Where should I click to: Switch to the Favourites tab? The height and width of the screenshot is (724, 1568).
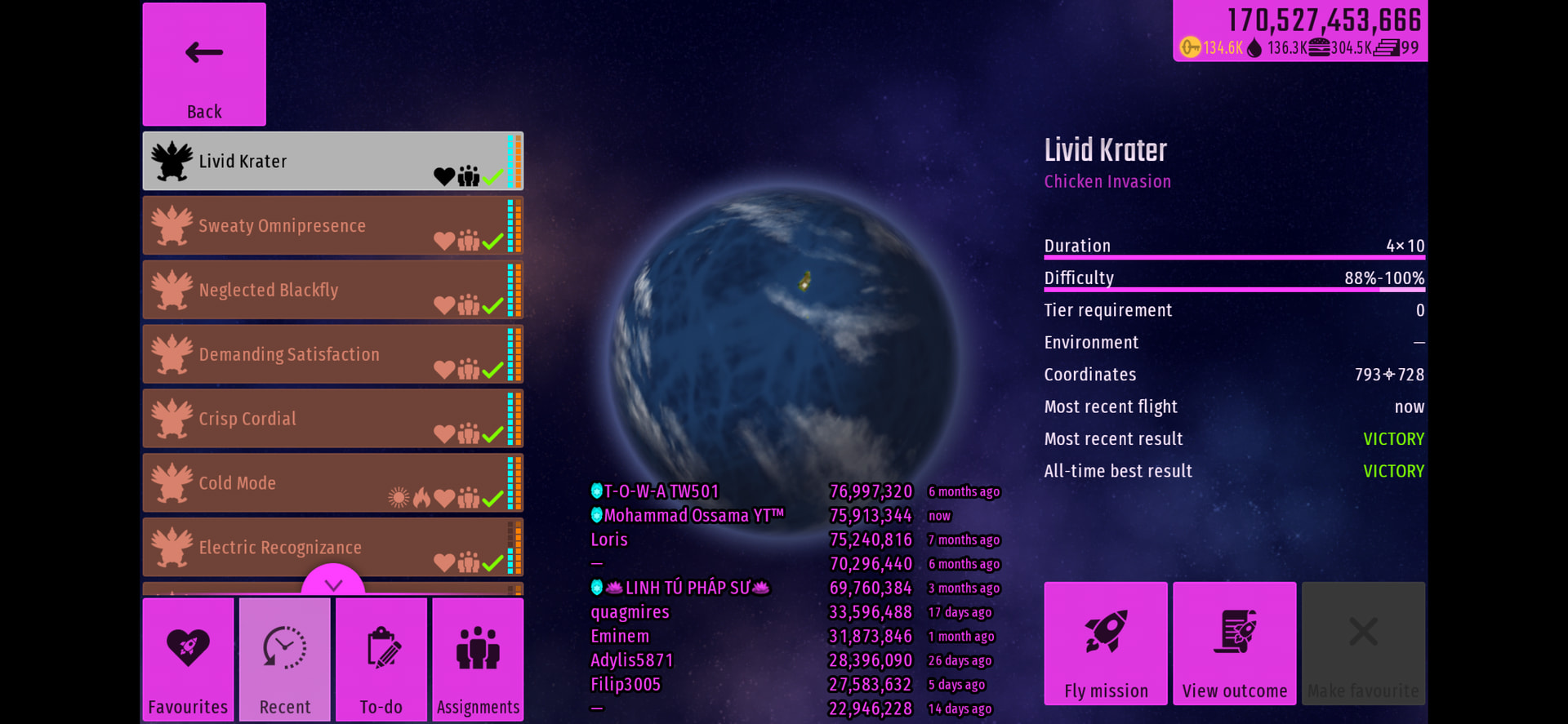pyautogui.click(x=188, y=660)
